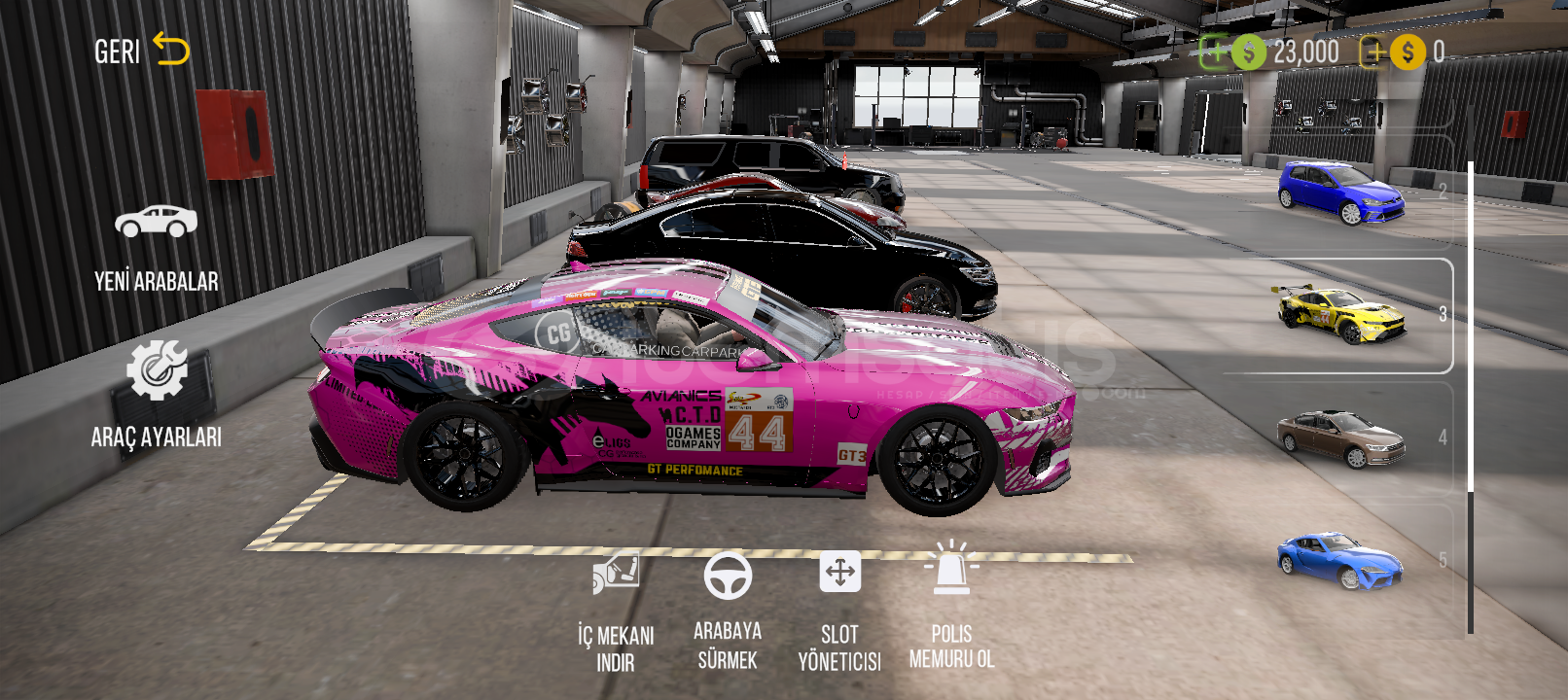Viewport: 1568px width, 700px height.
Task: Pick the brown sedan in slot 4
Action: point(1340,437)
